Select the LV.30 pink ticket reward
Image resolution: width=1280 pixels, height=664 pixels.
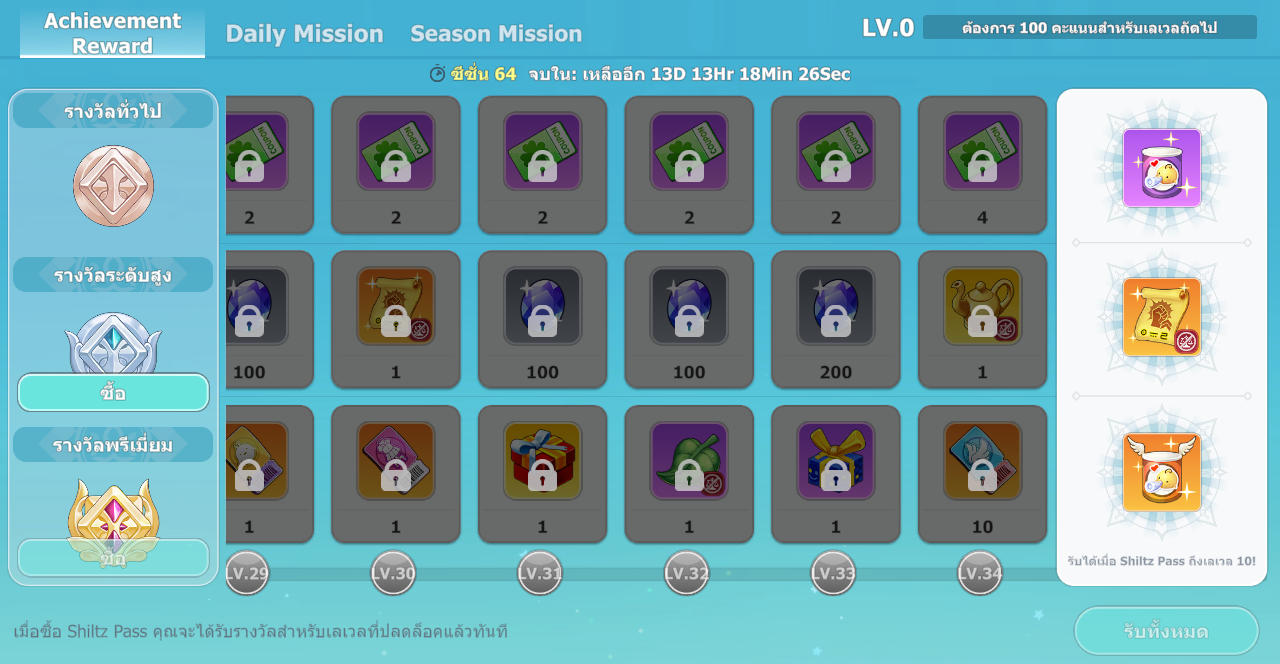[x=396, y=461]
